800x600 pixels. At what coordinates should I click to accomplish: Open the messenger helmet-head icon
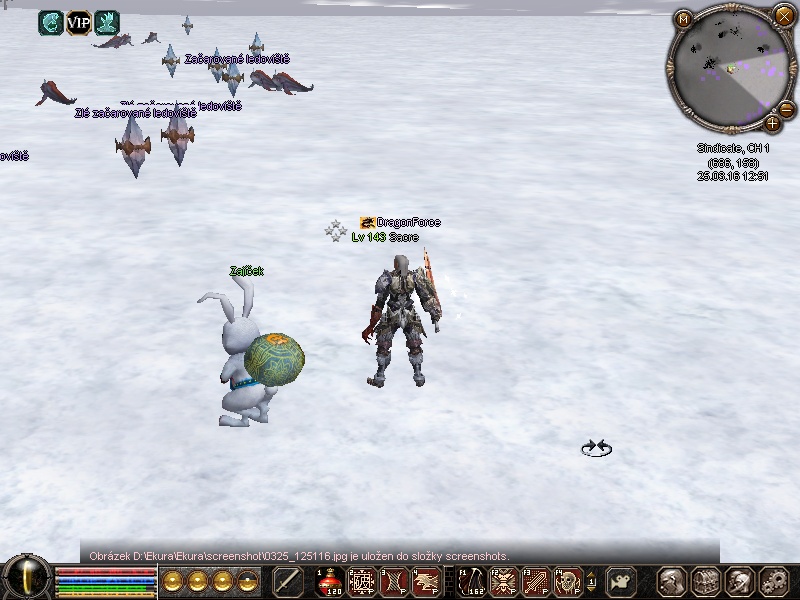tap(740, 581)
